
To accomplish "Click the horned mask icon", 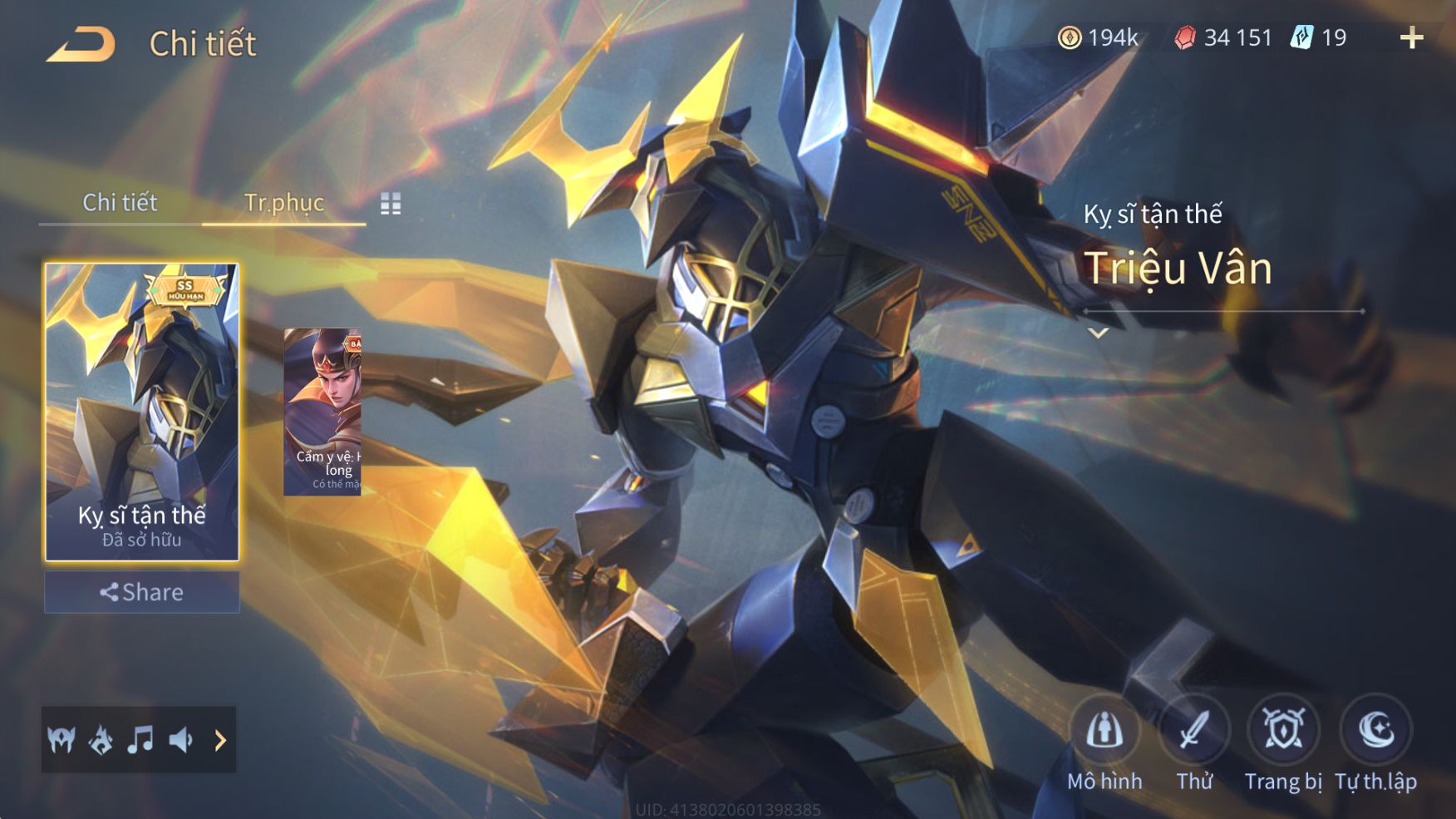I will point(61,739).
